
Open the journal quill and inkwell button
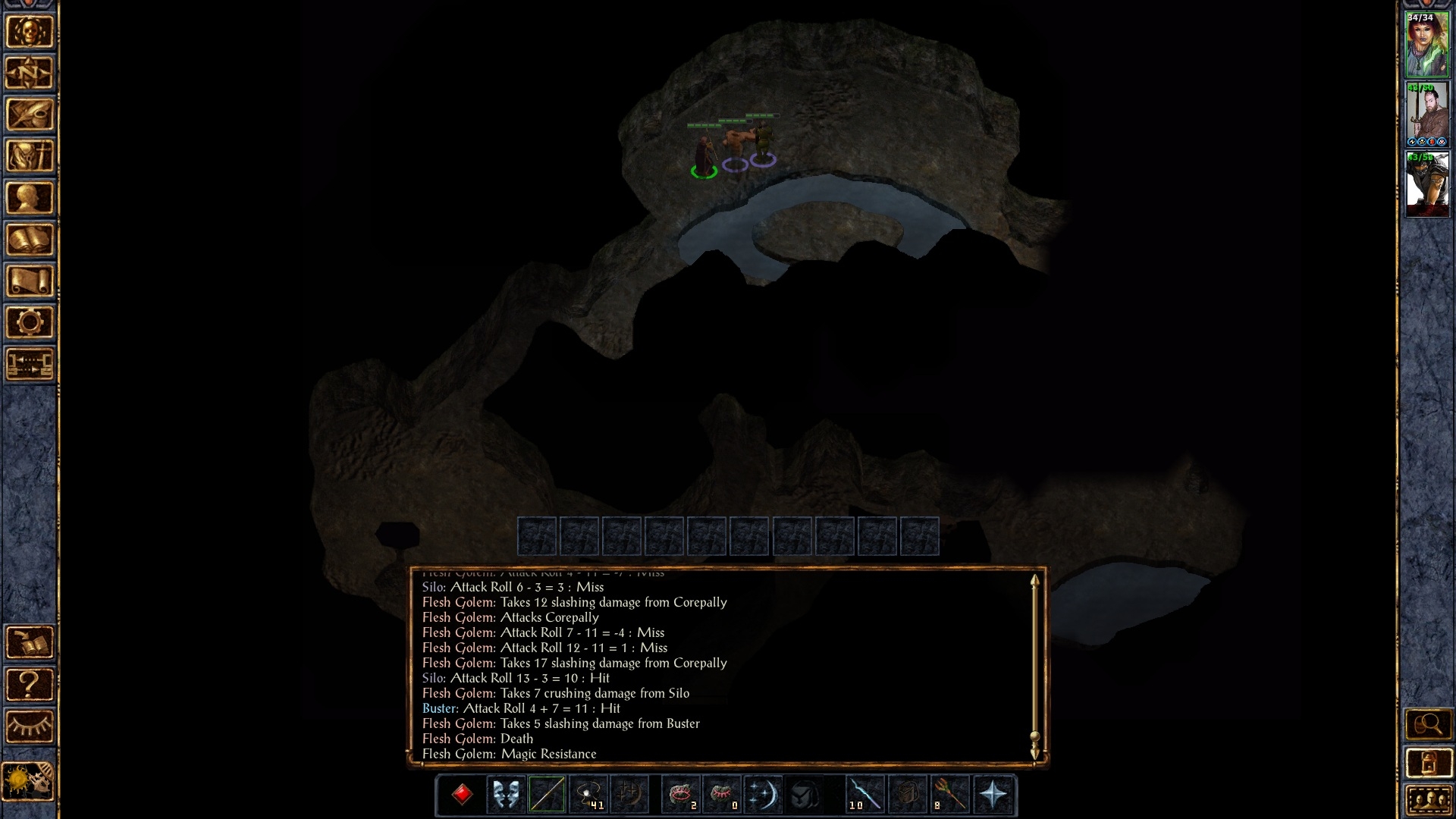pos(30,115)
